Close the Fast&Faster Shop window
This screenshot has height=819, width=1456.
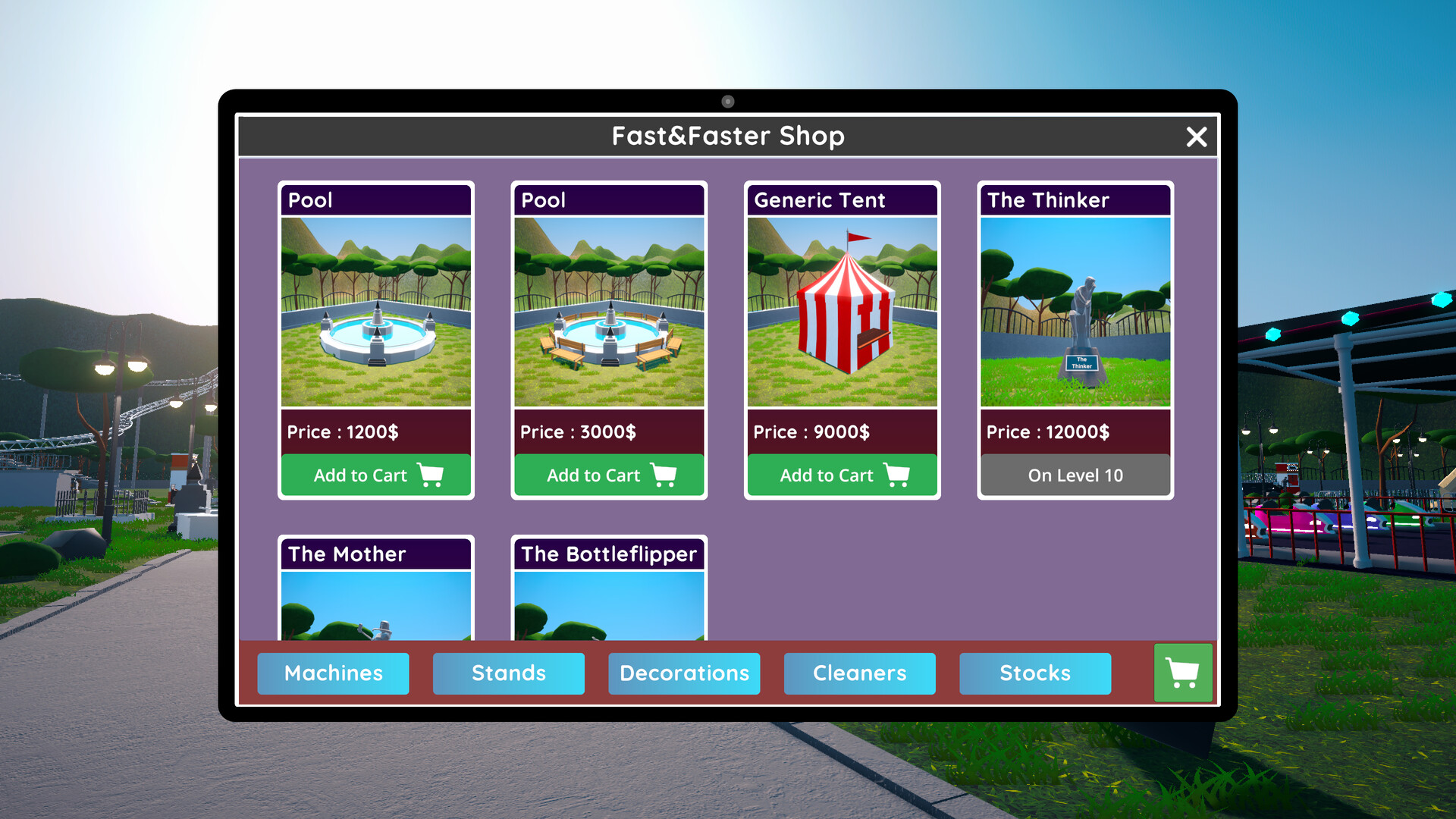1196,137
